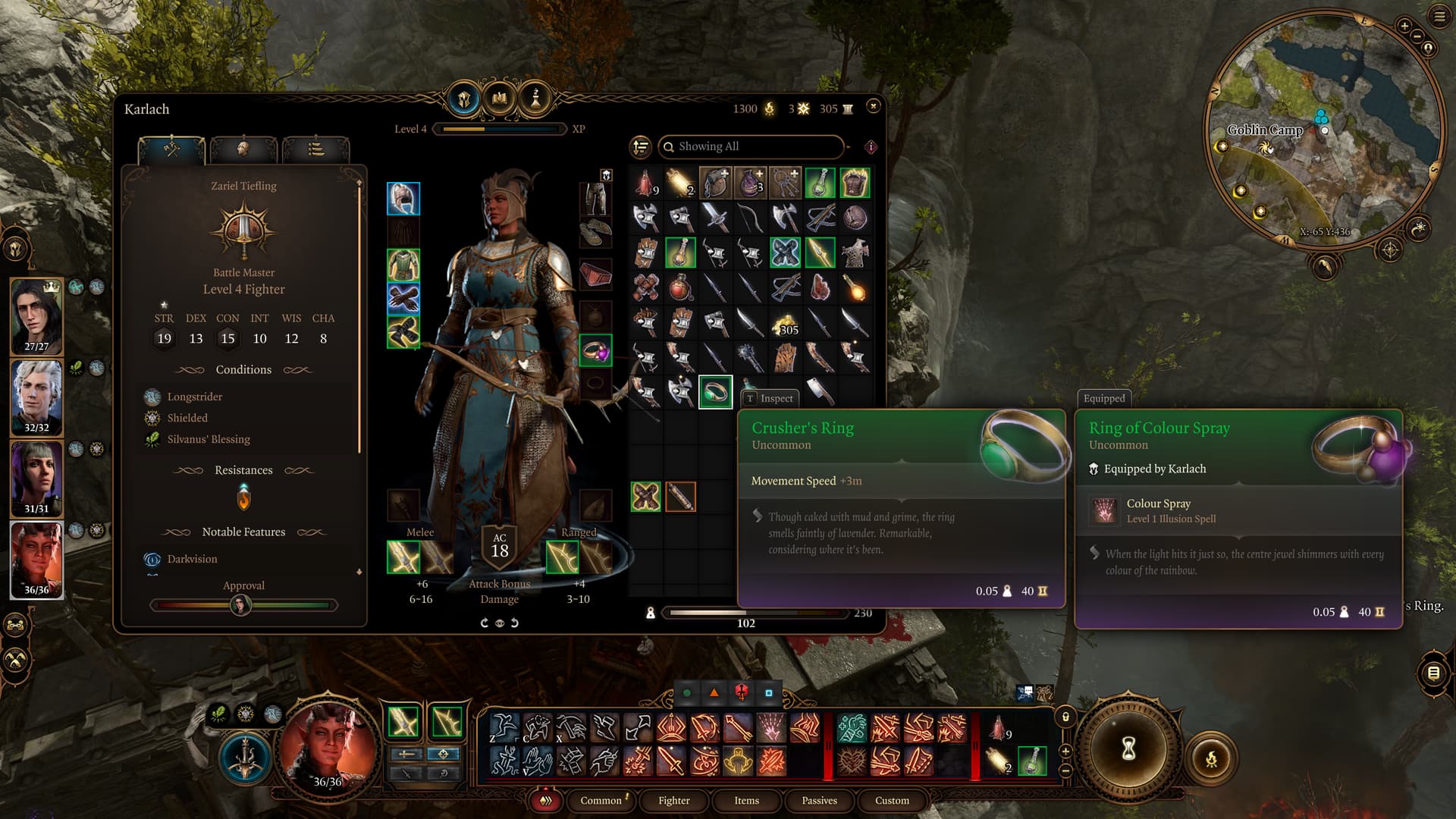Show the Common hotbar tab
1456x819 pixels.
pos(601,800)
